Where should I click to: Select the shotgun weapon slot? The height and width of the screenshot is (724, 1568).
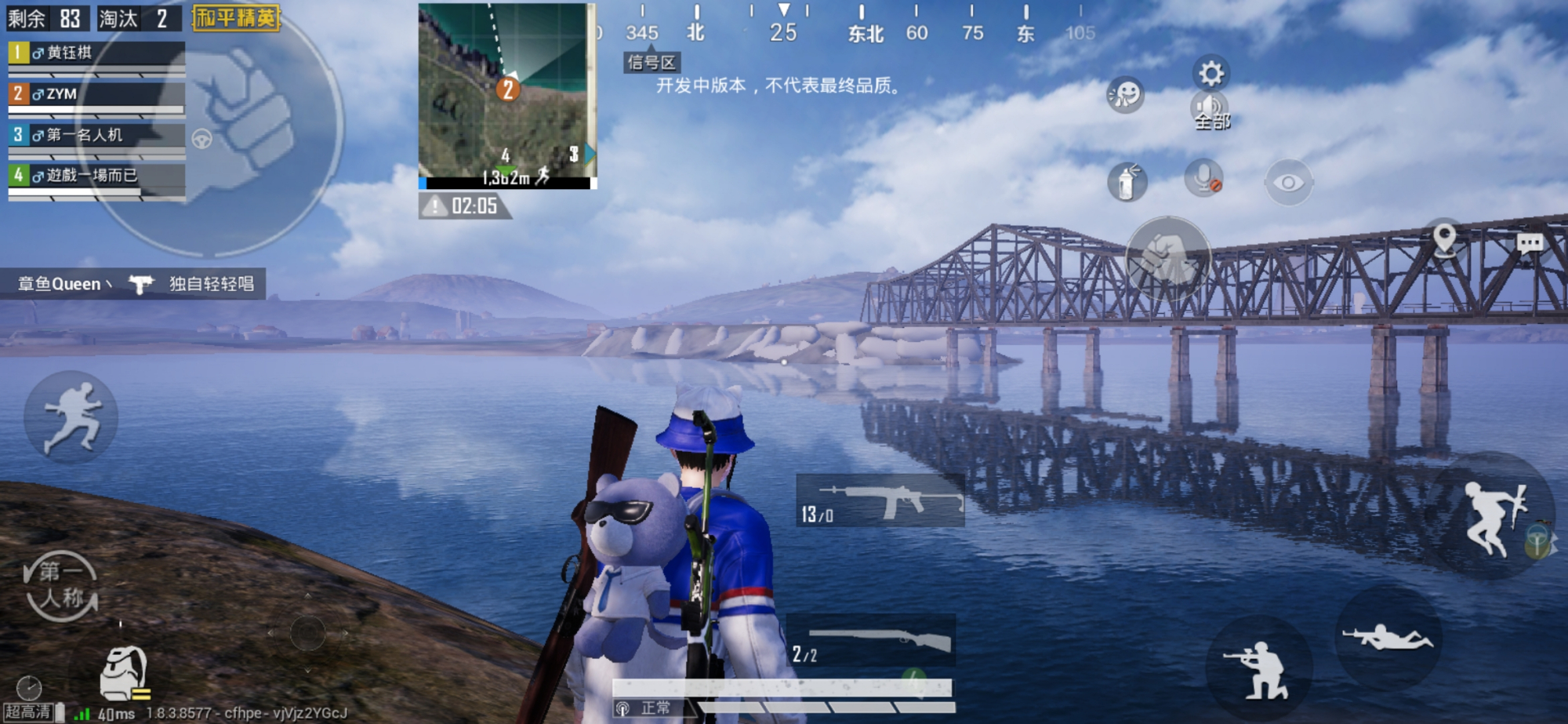click(x=872, y=642)
